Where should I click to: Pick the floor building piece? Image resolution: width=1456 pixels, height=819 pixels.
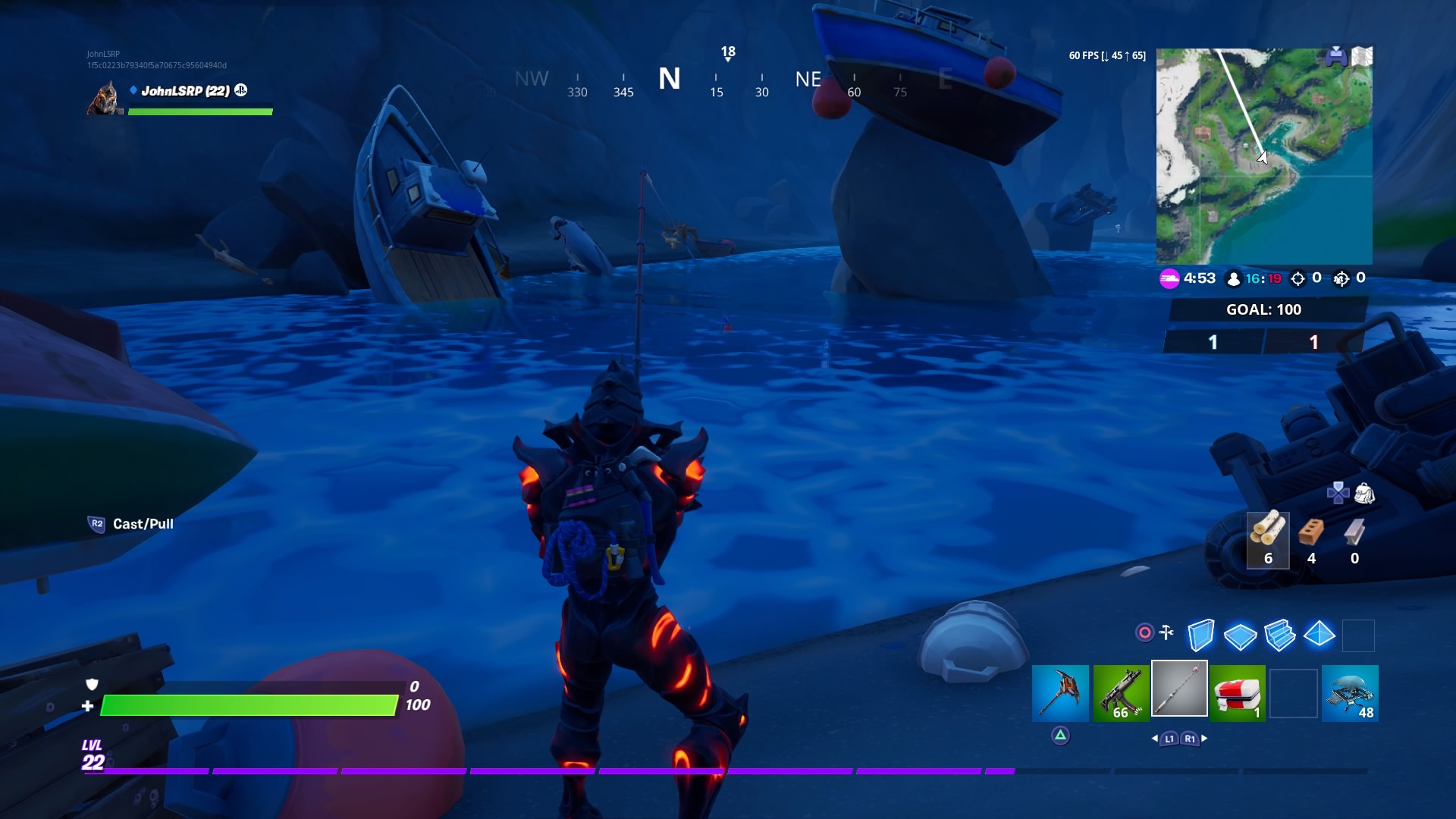1240,635
